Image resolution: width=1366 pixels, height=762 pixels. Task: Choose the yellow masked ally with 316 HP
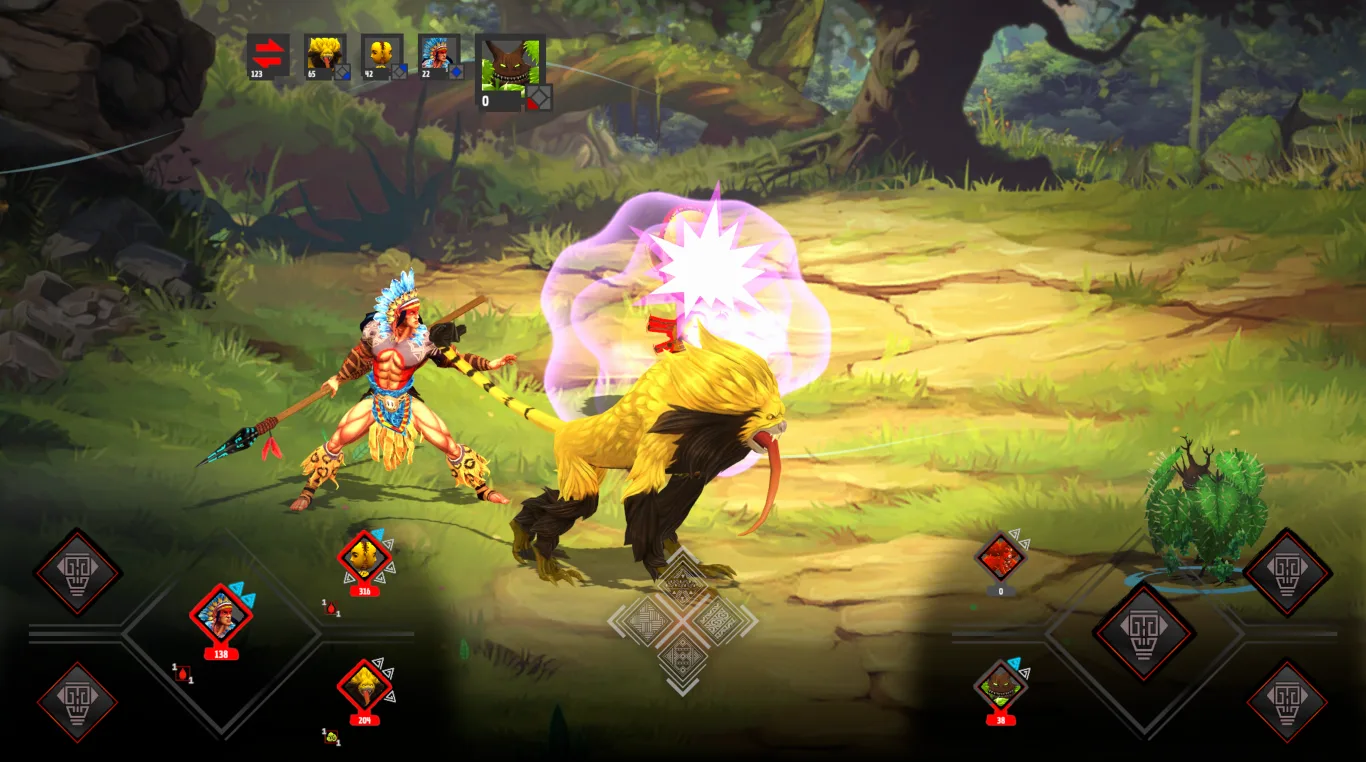point(364,558)
